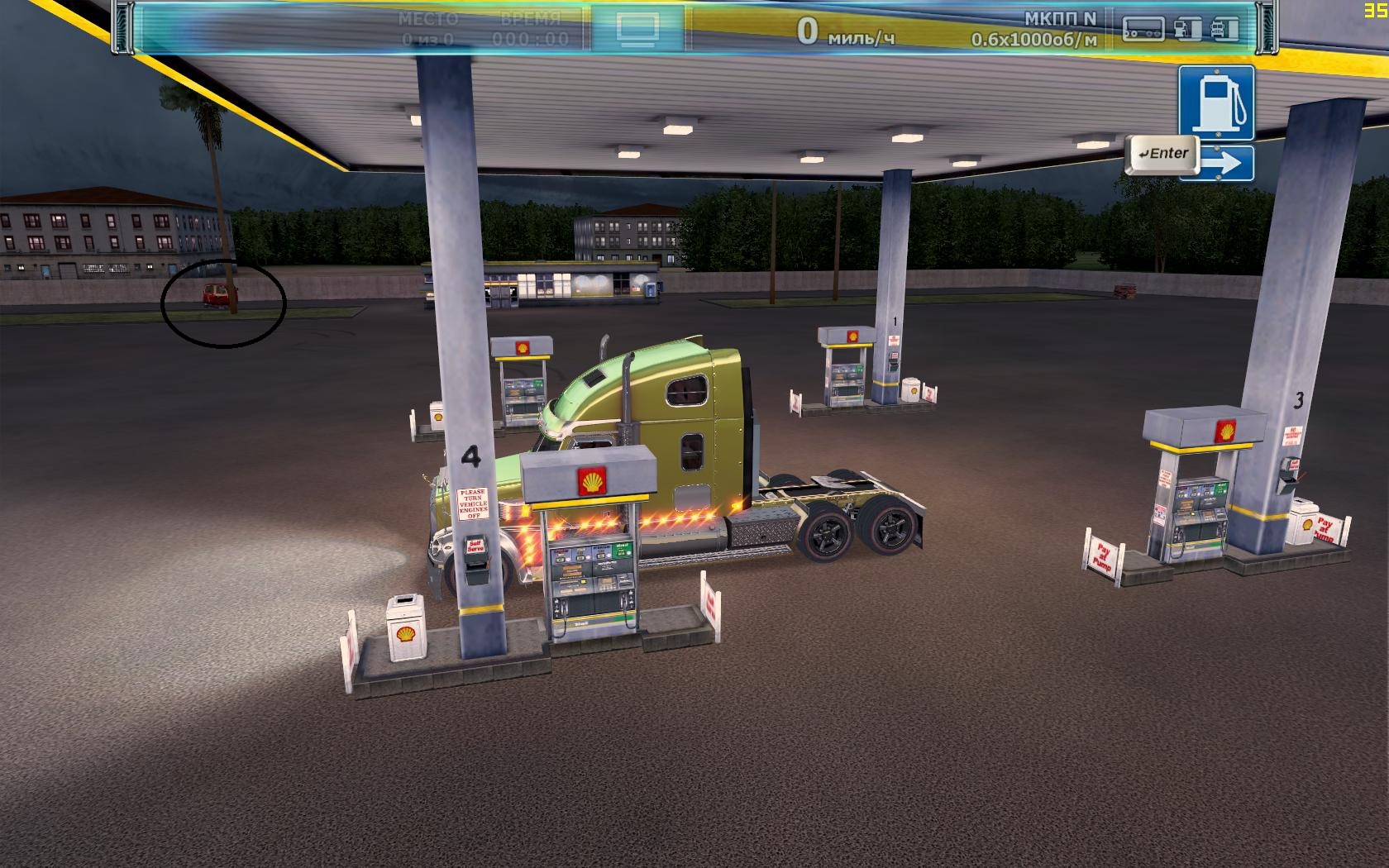Screen dimensions: 1389x868
Task: Activate the blue gas station refuel sign
Action: pyautogui.click(x=1216, y=103)
